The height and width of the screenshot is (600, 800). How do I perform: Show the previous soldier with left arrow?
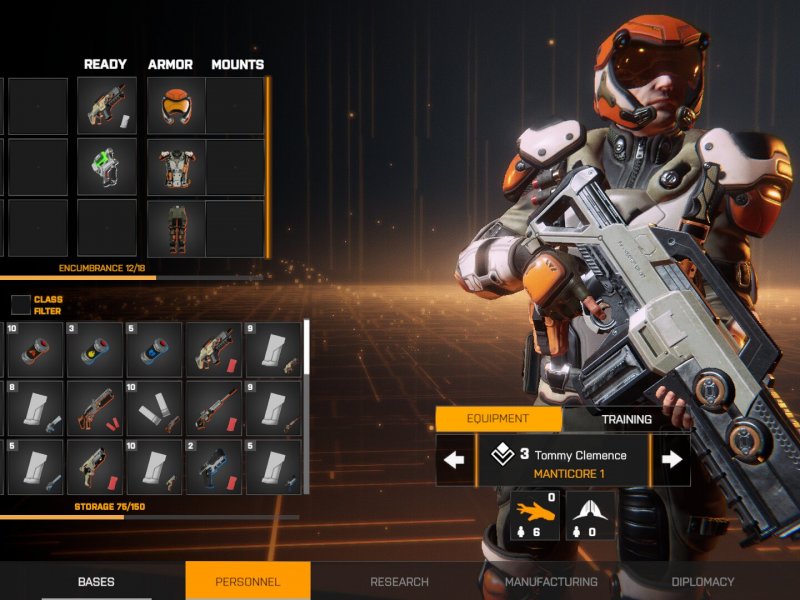(x=455, y=460)
